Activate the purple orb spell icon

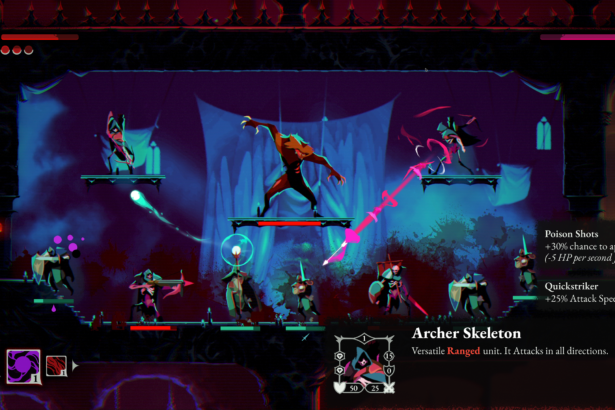pyautogui.click(x=24, y=364)
